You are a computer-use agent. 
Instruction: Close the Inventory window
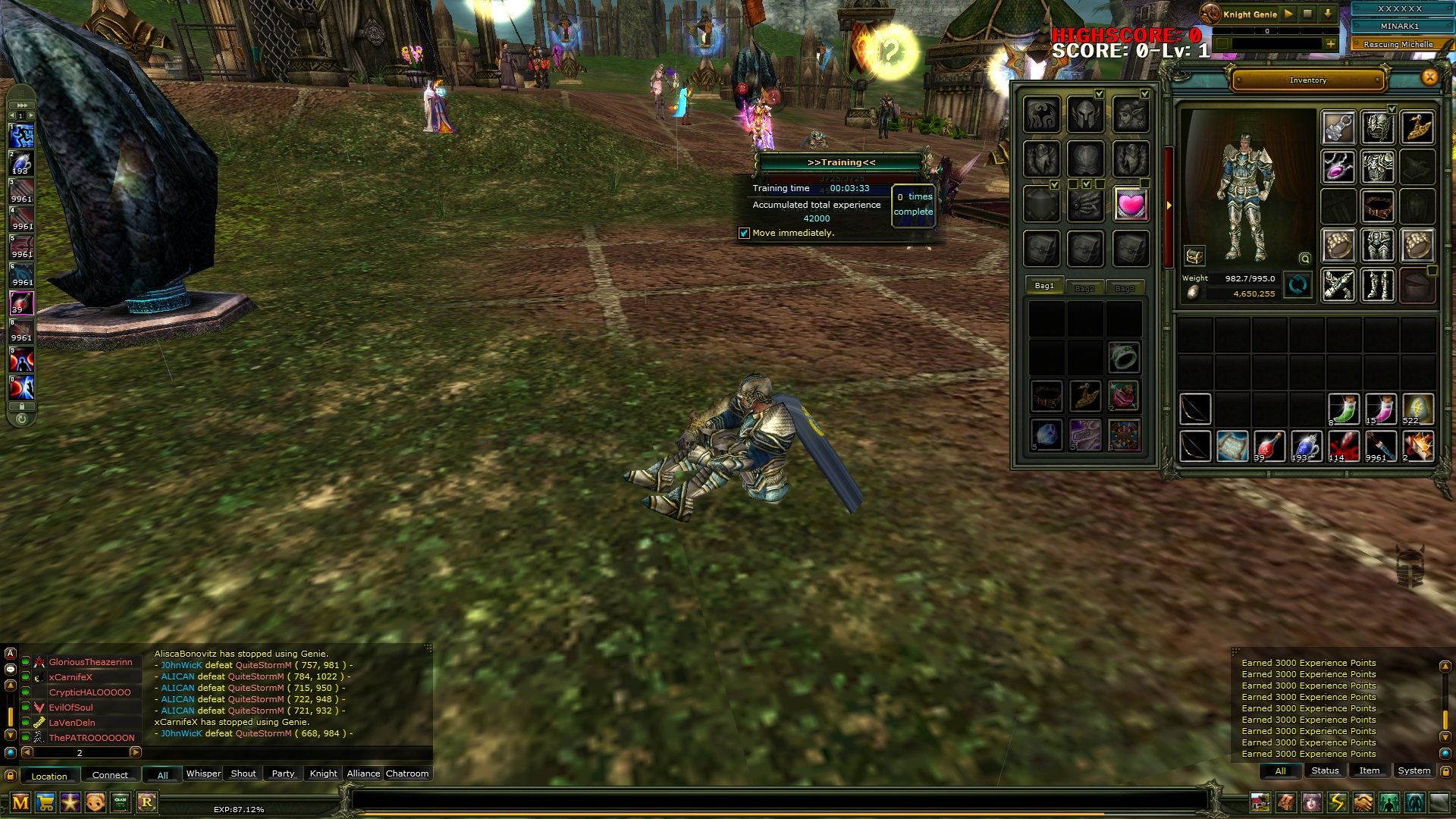tap(1429, 77)
